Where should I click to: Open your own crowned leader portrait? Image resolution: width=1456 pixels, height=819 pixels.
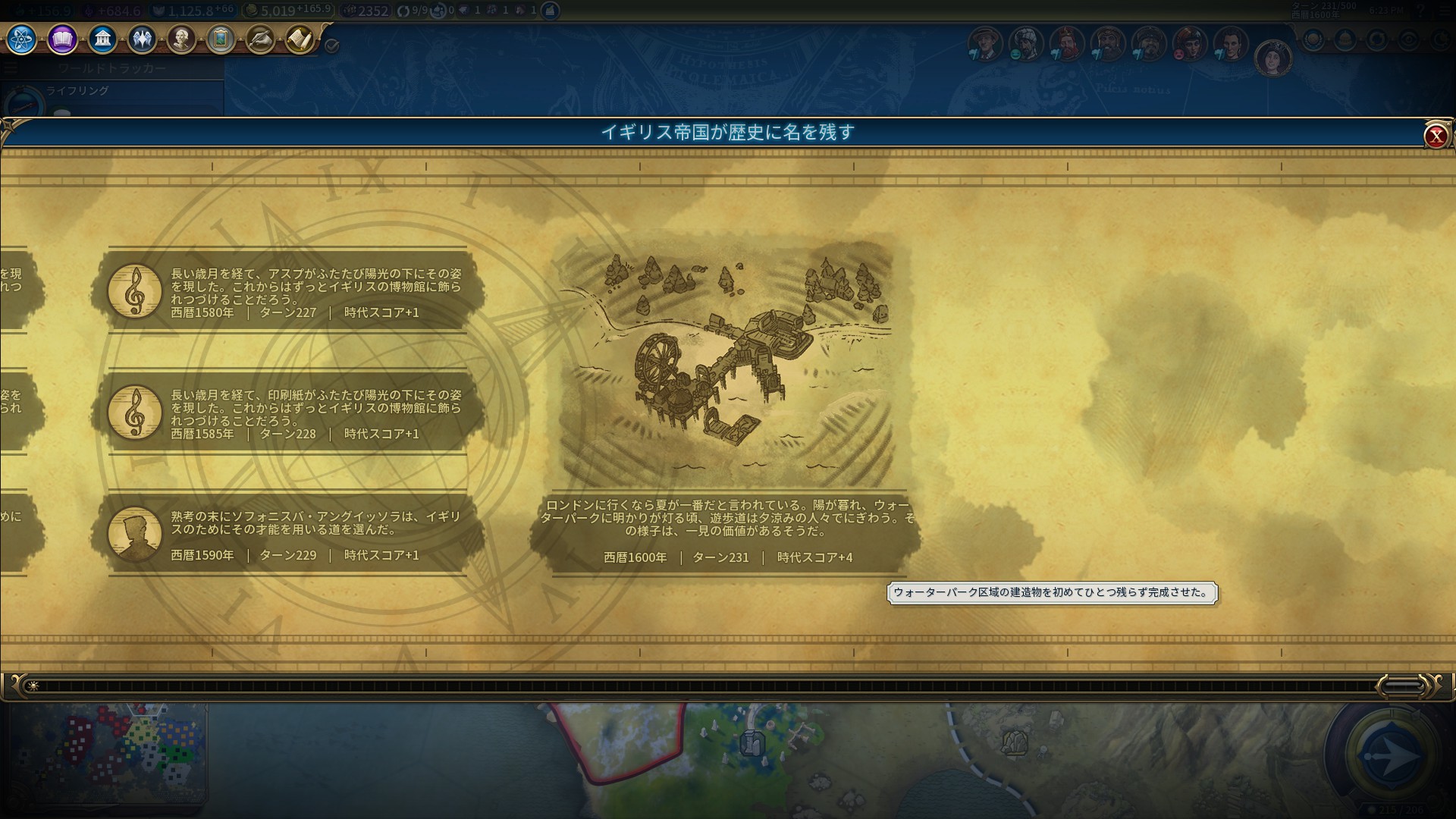coord(1272,58)
